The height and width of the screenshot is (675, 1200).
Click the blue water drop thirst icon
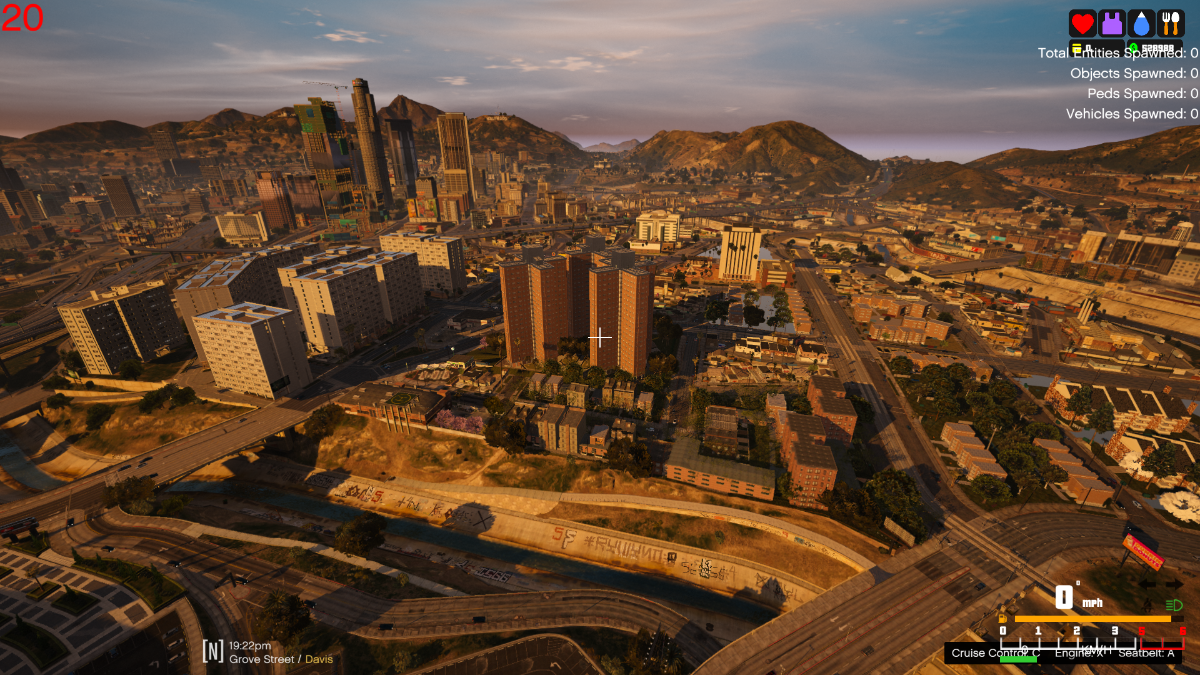point(1141,23)
